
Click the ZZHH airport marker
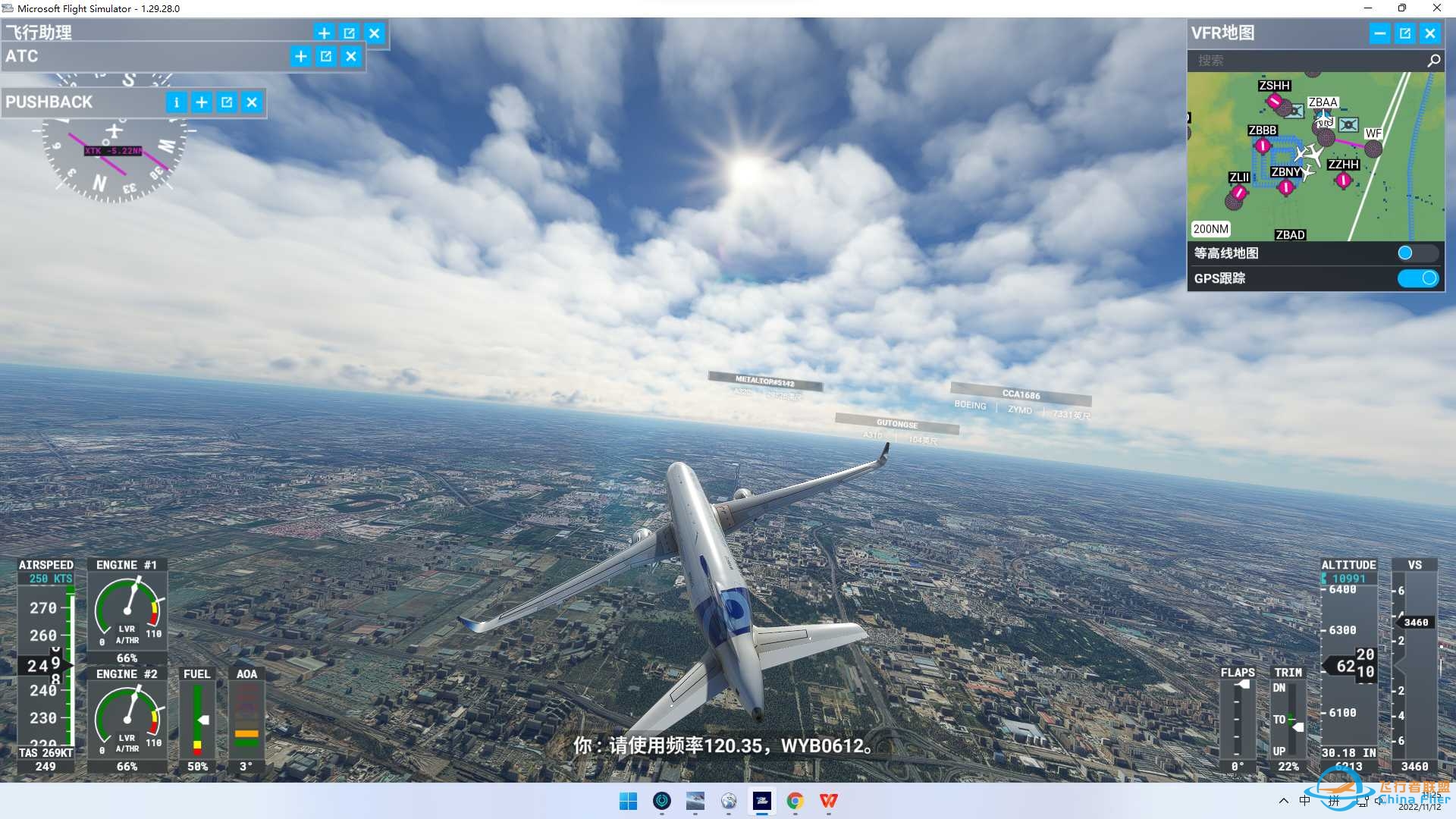coord(1343,180)
